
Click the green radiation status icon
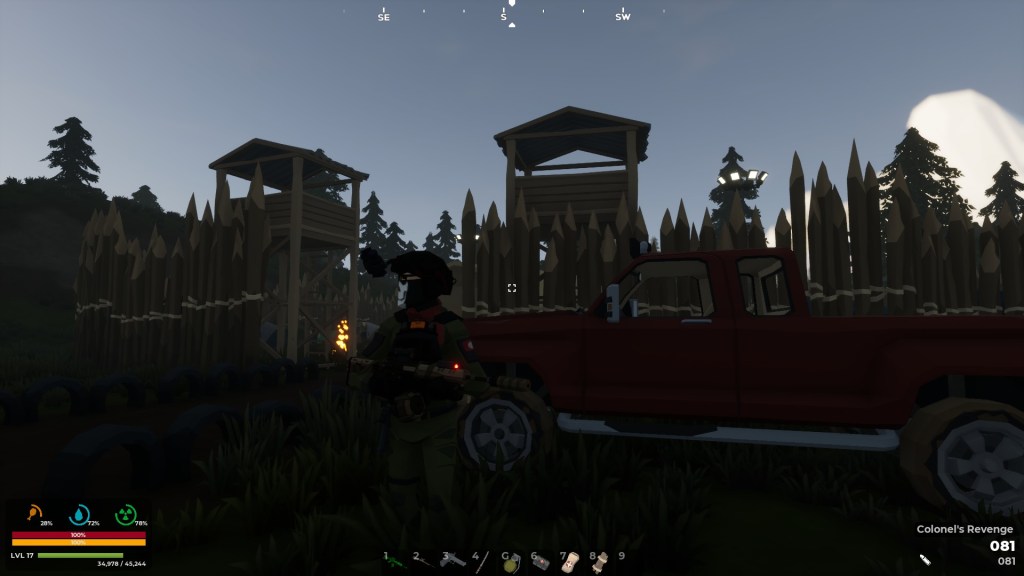(x=125, y=514)
